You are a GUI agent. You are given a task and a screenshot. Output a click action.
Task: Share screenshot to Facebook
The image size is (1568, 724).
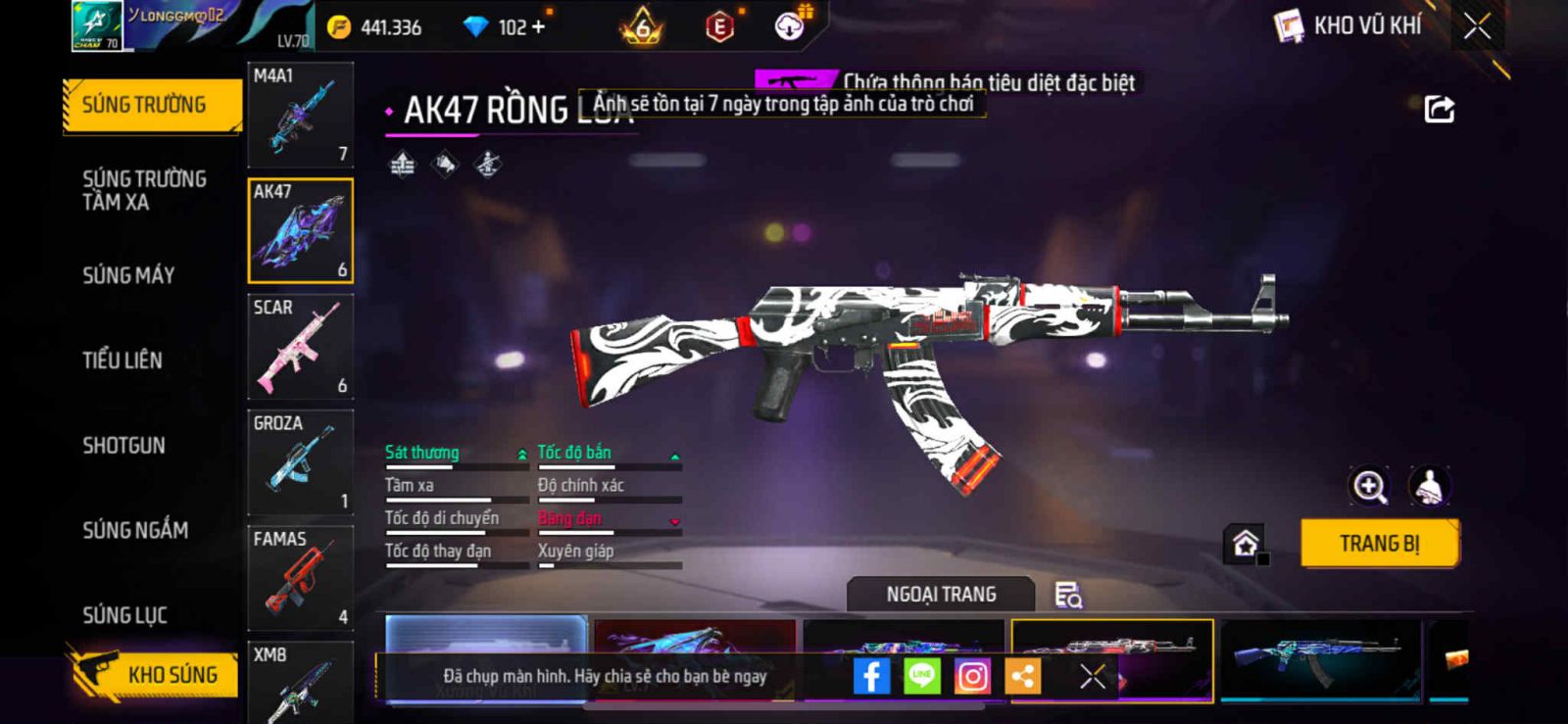point(871,676)
